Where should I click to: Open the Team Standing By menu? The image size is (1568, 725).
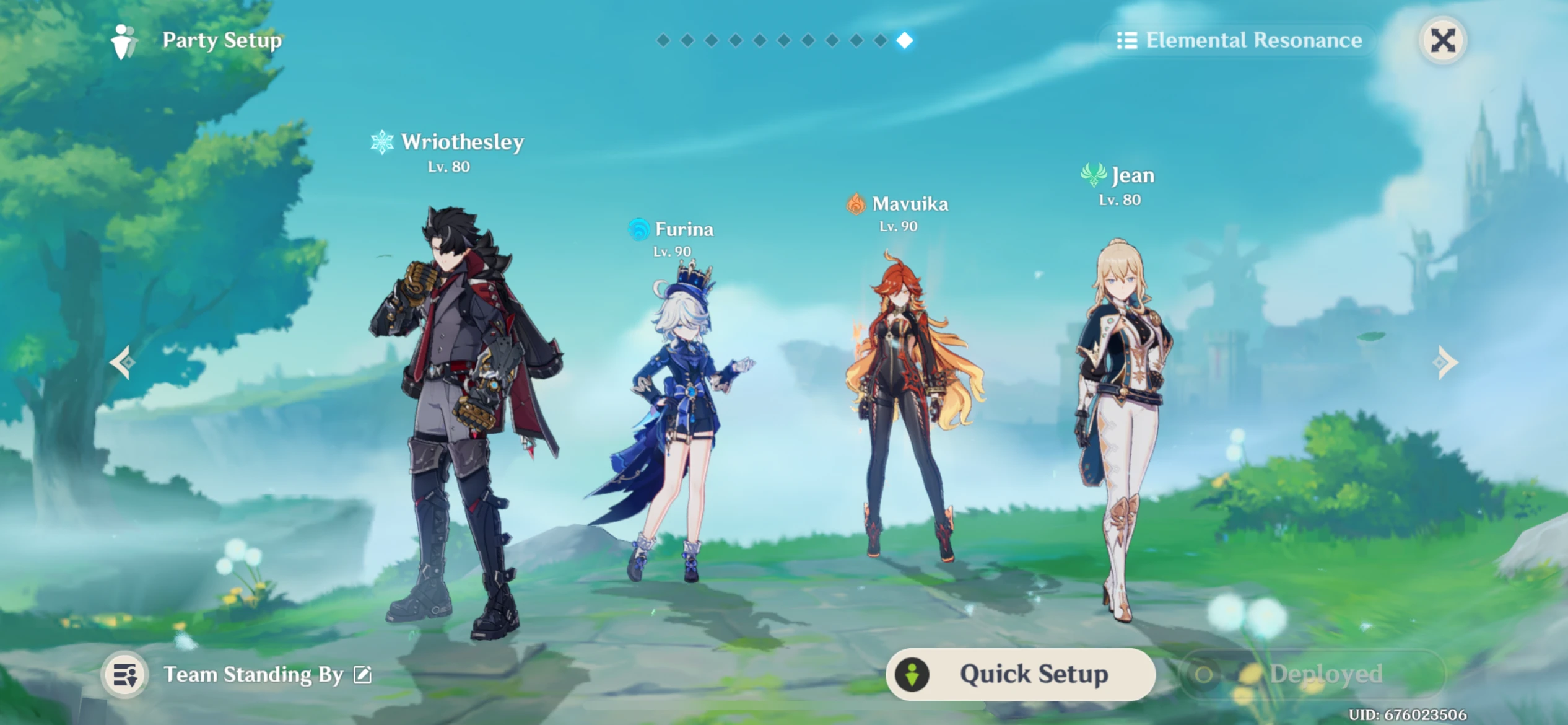pyautogui.click(x=253, y=674)
